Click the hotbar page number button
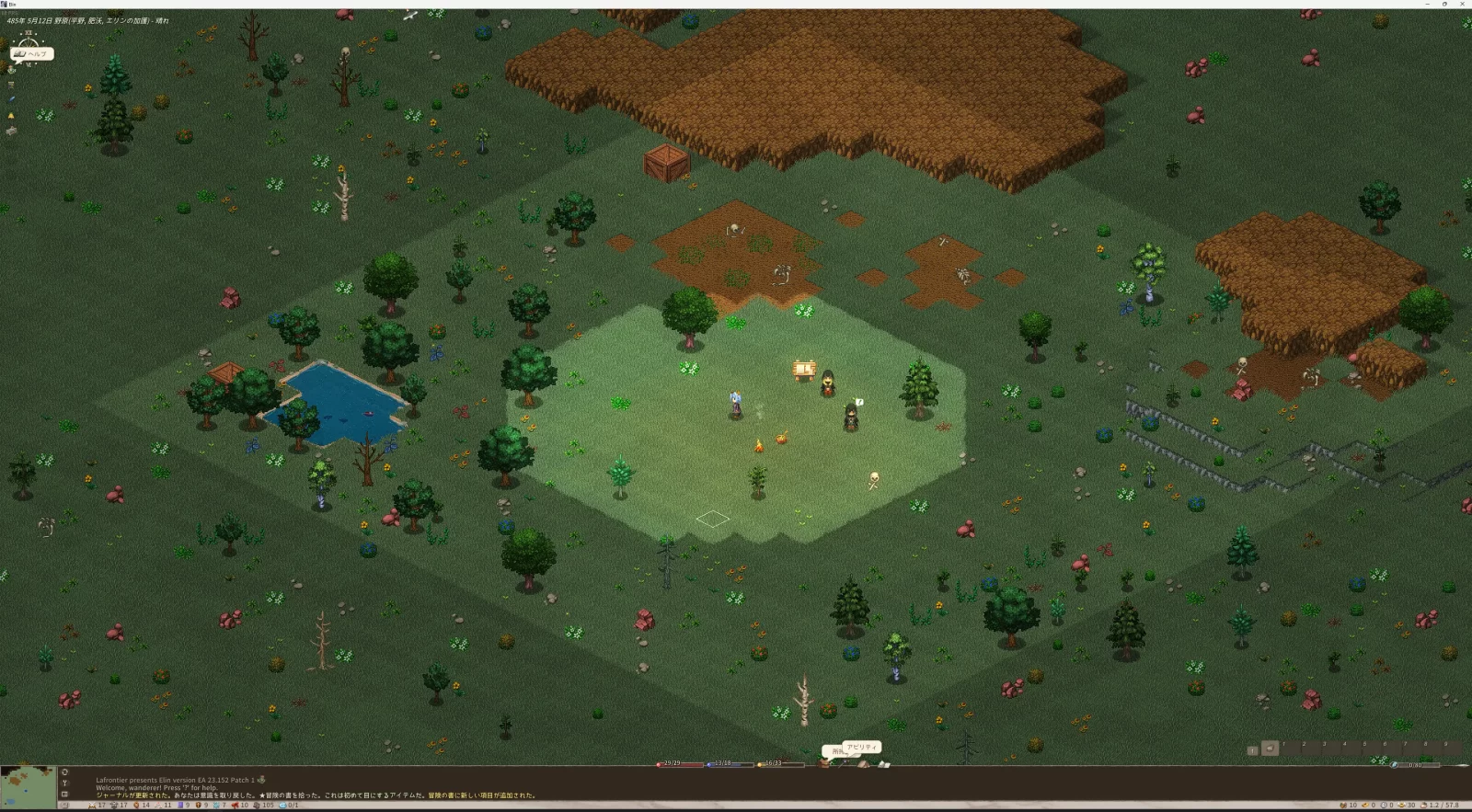This screenshot has width=1472, height=812. (x=1252, y=750)
